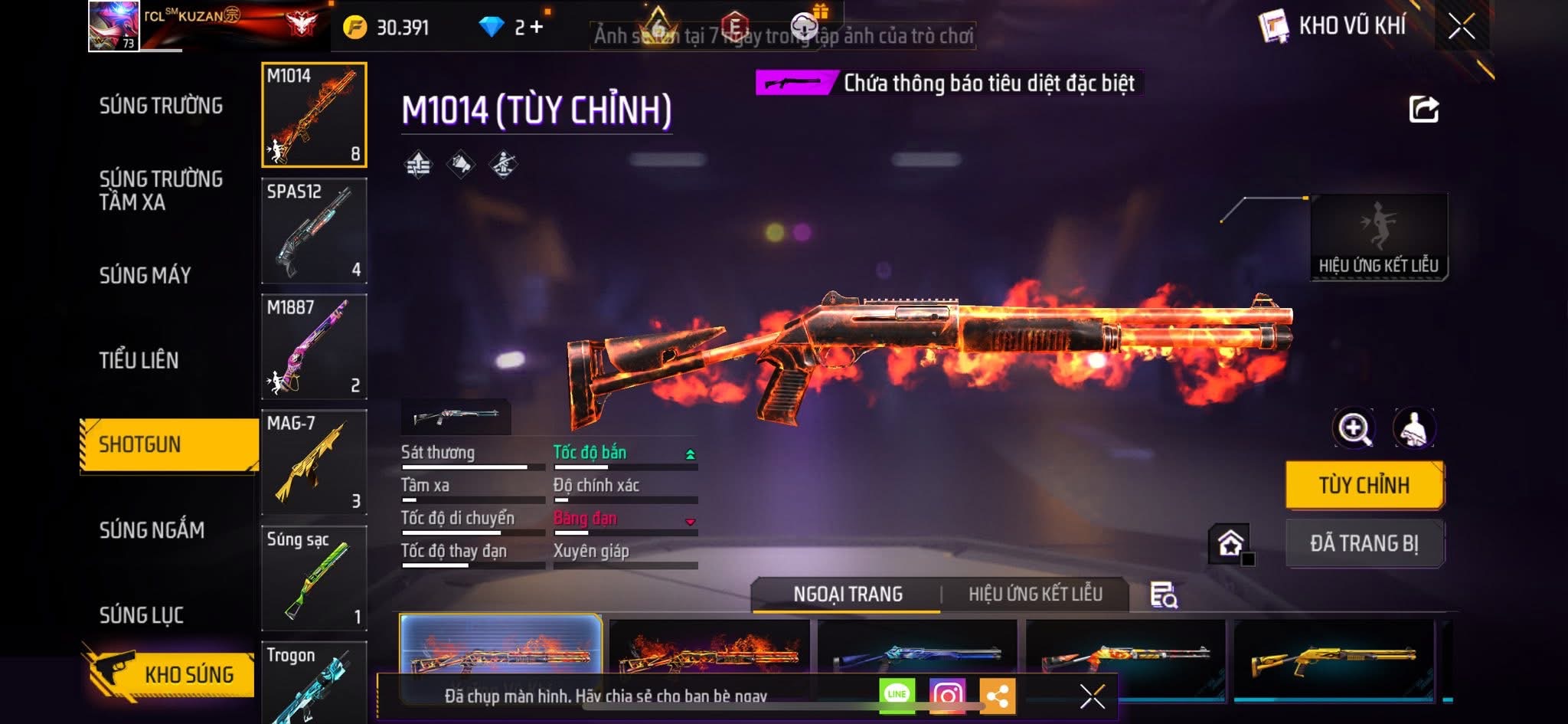Click the yellow TÙY CHỈNH button
The image size is (1568, 724).
[x=1364, y=485]
